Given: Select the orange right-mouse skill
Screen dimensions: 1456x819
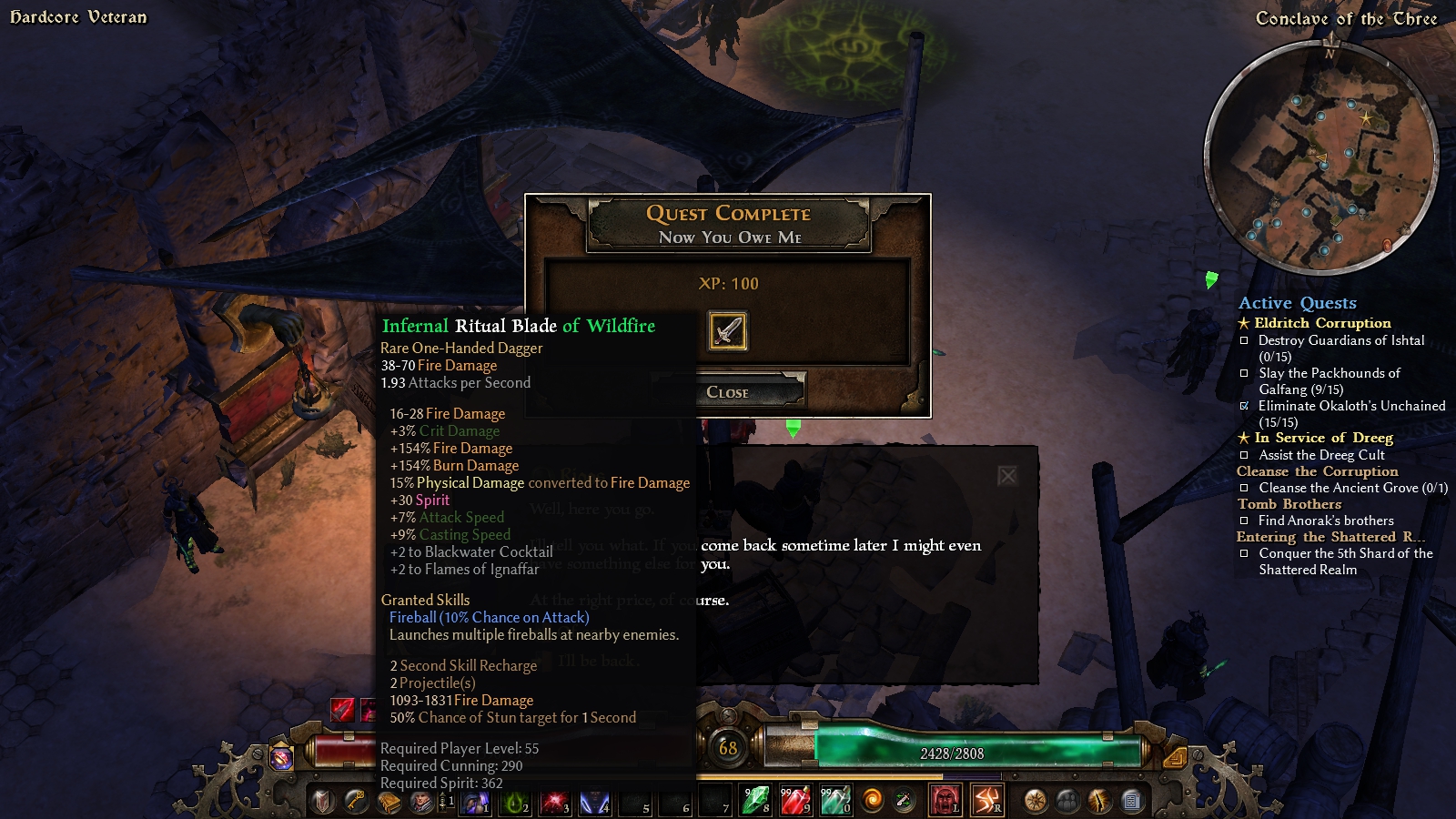Looking at the screenshot, I should (987, 801).
